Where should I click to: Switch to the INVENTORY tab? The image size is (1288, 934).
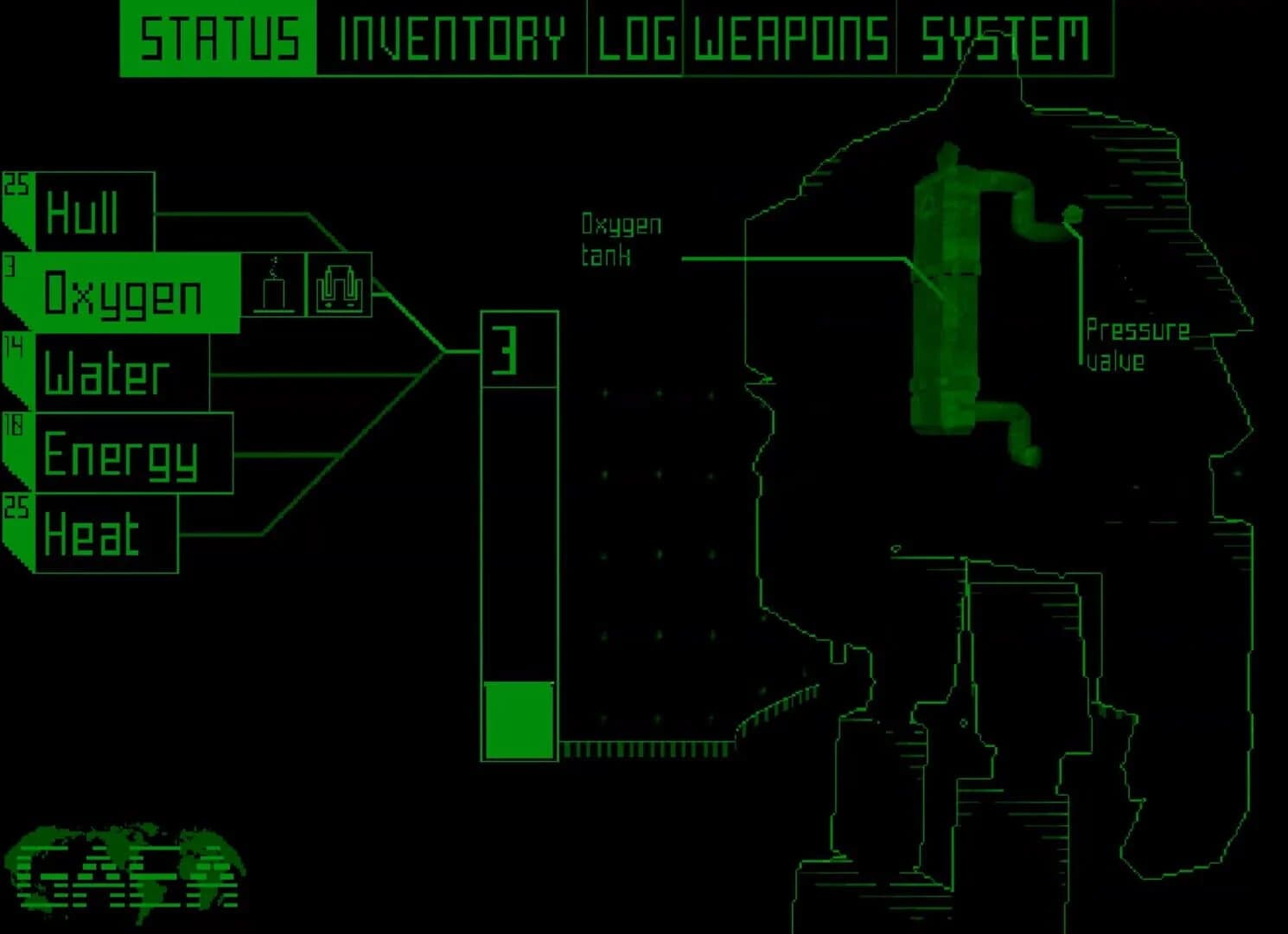[450, 36]
